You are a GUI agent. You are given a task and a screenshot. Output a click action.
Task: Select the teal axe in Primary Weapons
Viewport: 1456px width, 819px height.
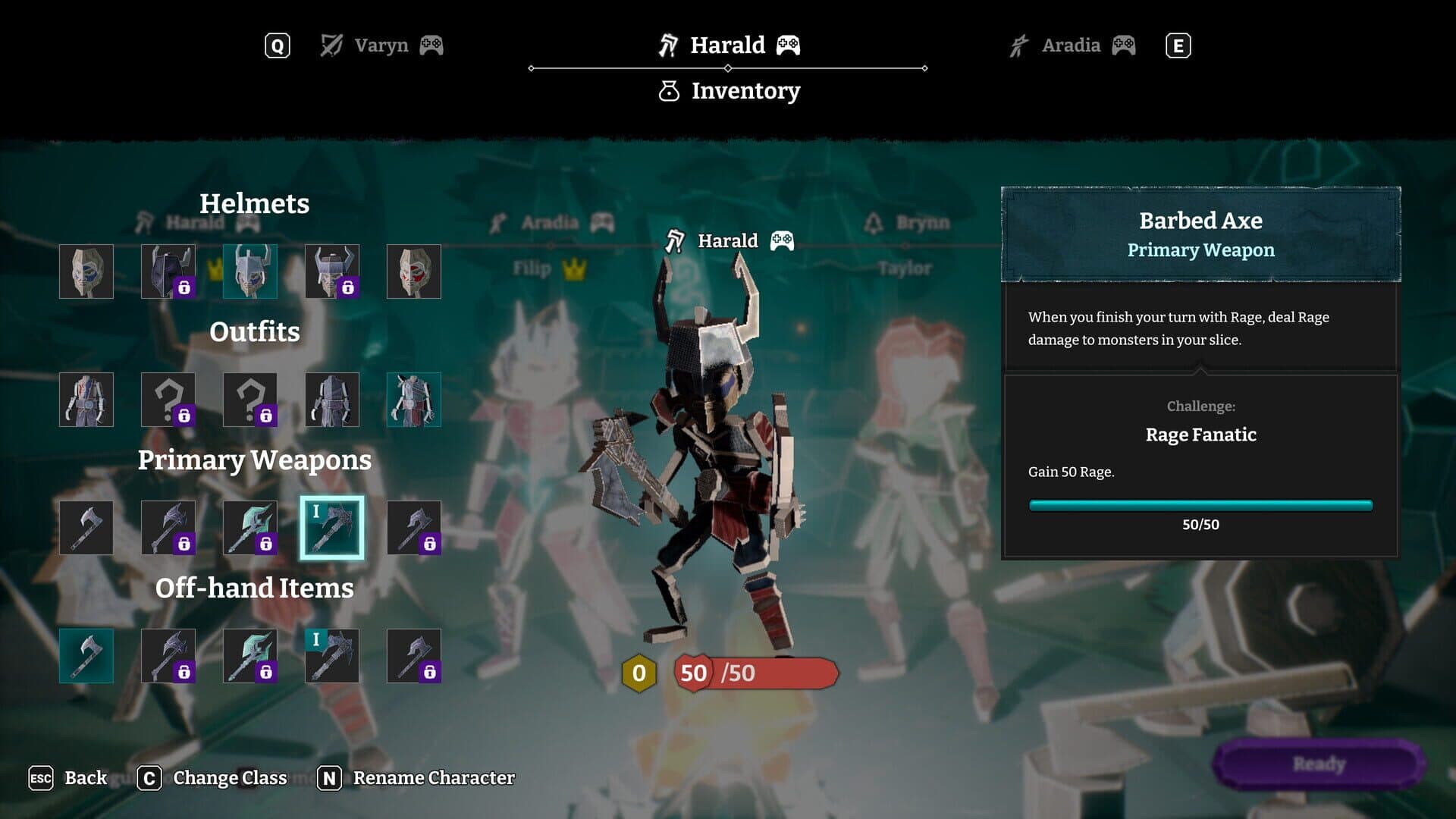pos(250,527)
